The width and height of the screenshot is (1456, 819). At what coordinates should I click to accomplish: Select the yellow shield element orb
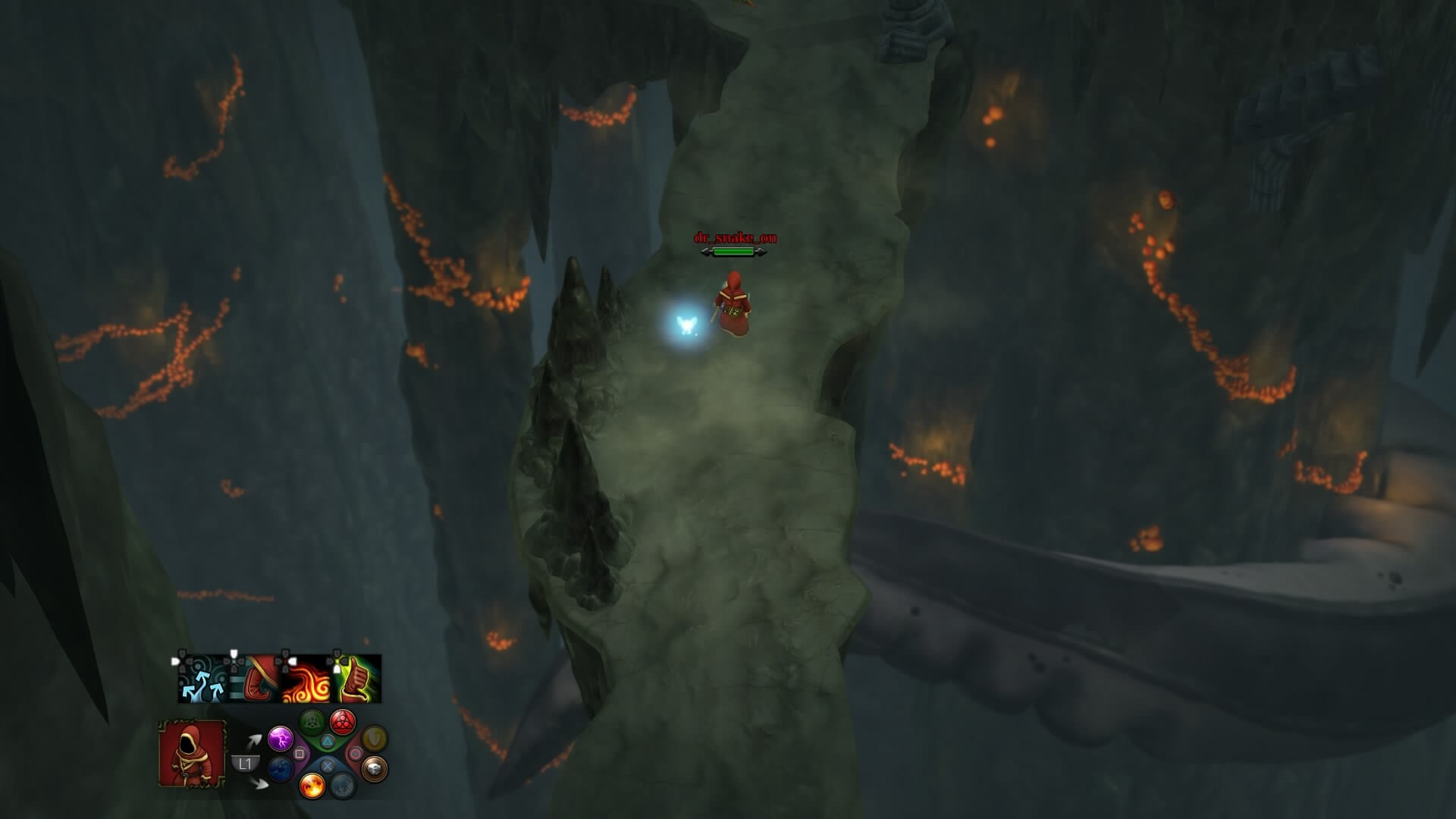(374, 738)
